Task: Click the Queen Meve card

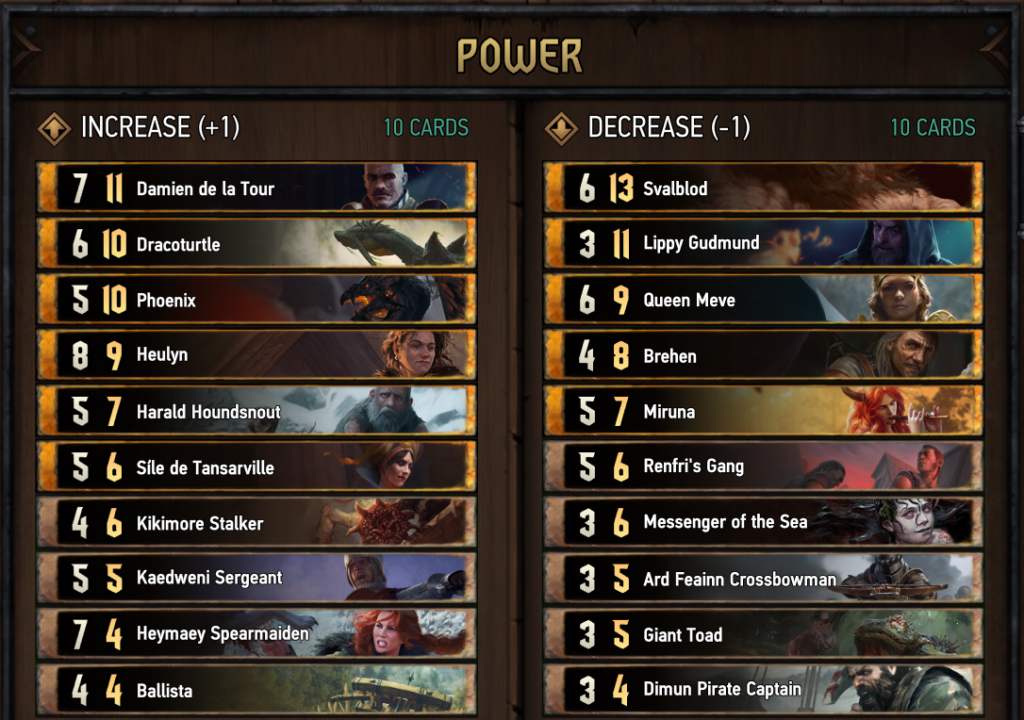Action: [763, 299]
